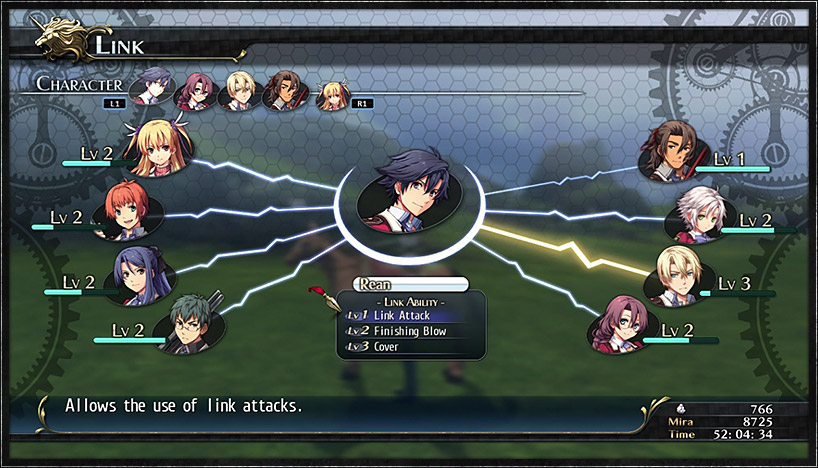Select blonde twin-tail girl's Lv 2 link portrait
Screen dimensions: 818x468
coord(159,147)
